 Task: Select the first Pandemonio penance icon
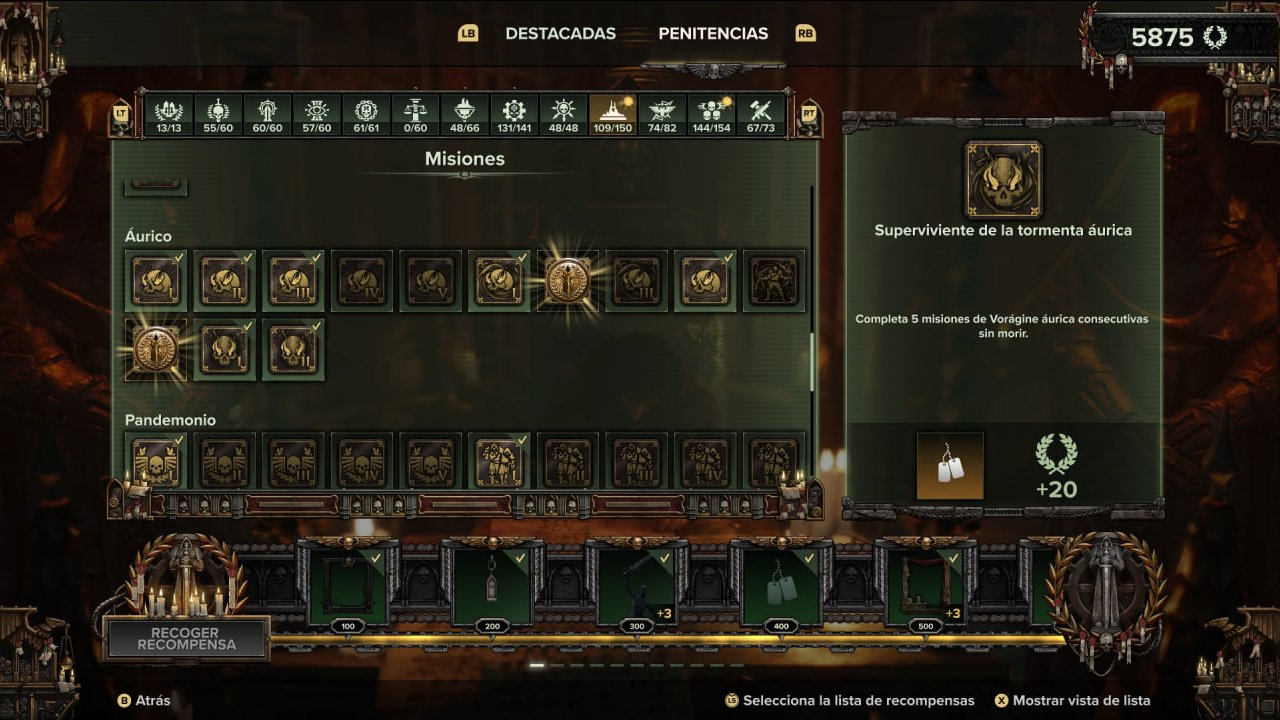pos(156,462)
